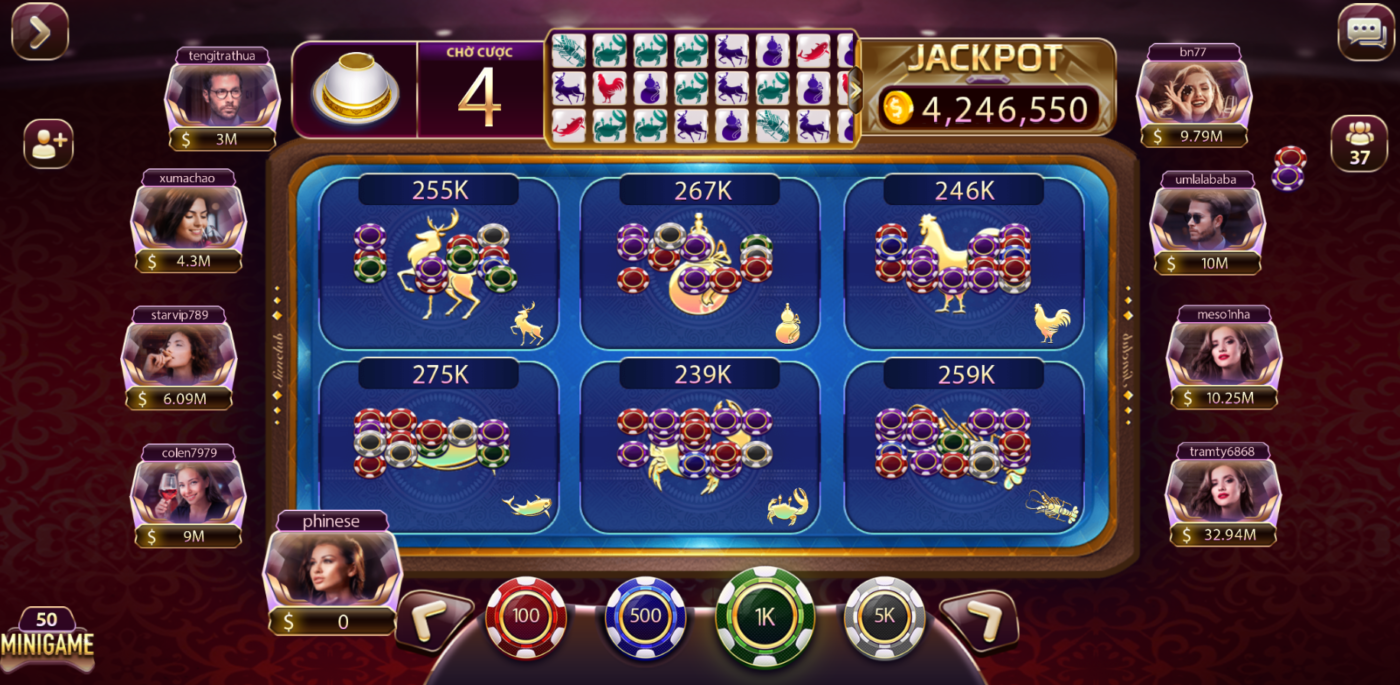
Task: Show lower chip values with left arrow
Action: click(x=434, y=621)
